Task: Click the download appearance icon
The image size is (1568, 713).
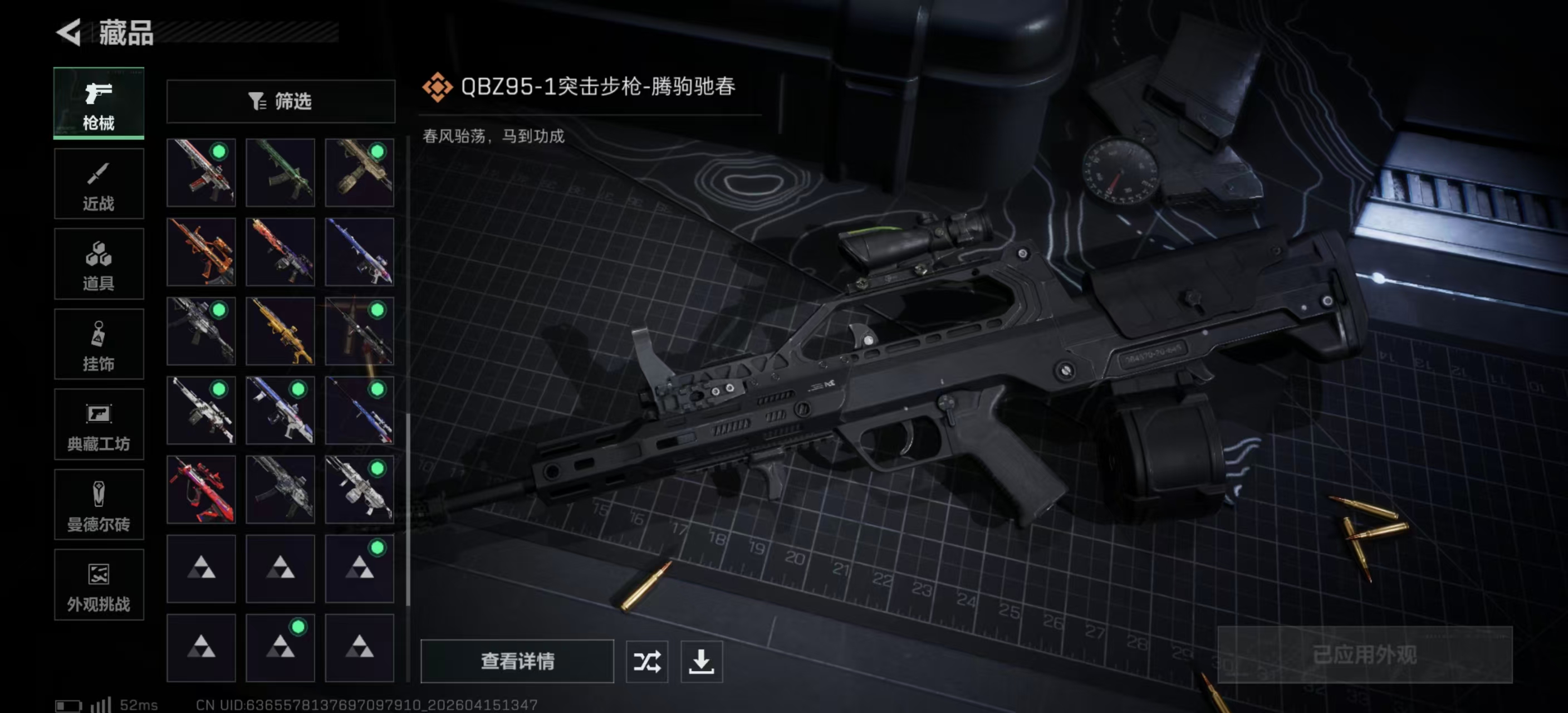Action: pyautogui.click(x=701, y=662)
